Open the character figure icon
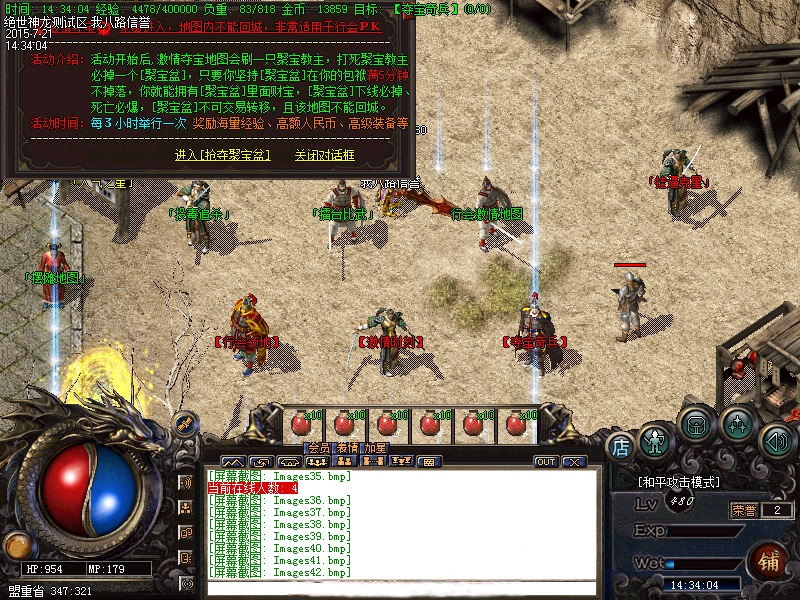The image size is (800, 600). coord(655,440)
